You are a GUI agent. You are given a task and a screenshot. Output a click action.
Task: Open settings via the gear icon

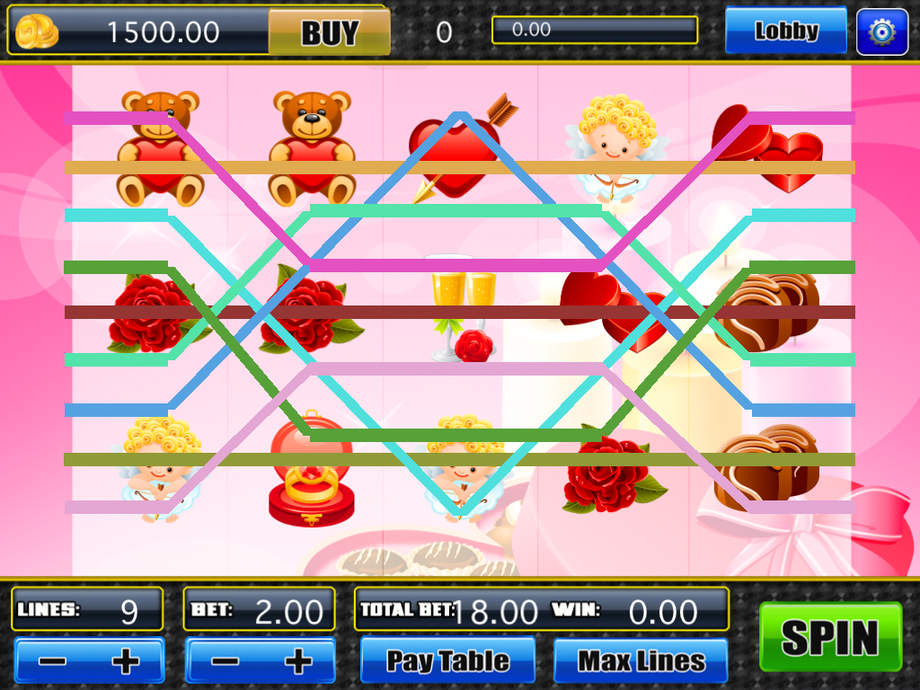click(882, 32)
